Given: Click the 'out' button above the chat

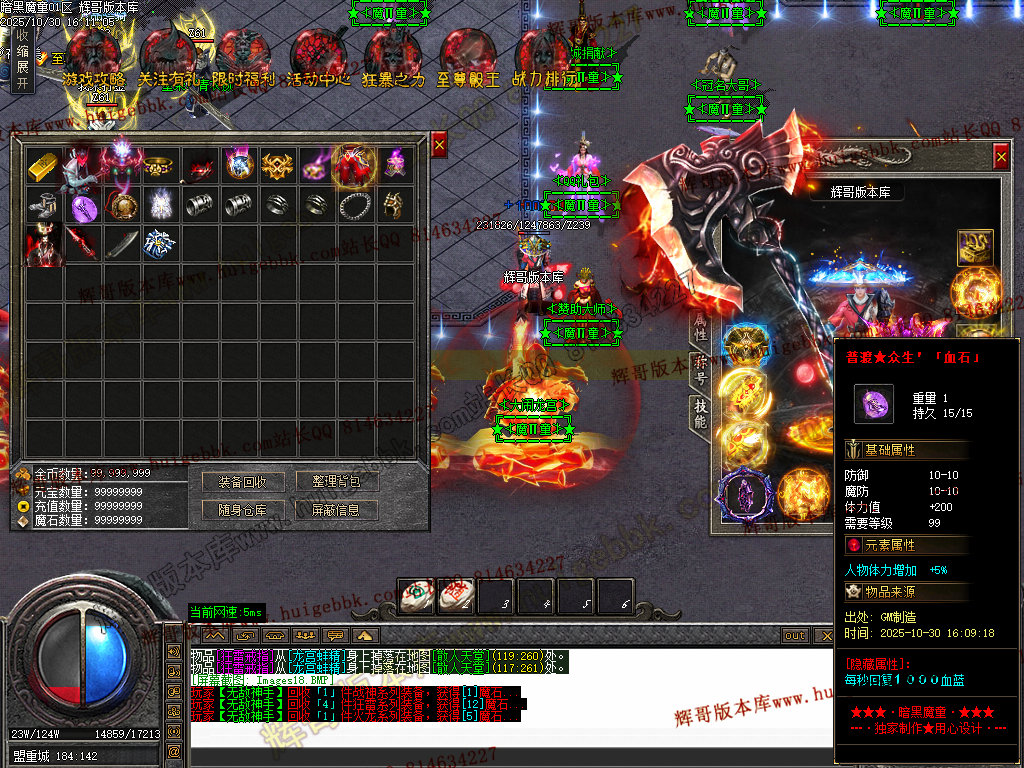Looking at the screenshot, I should click(x=795, y=636).
